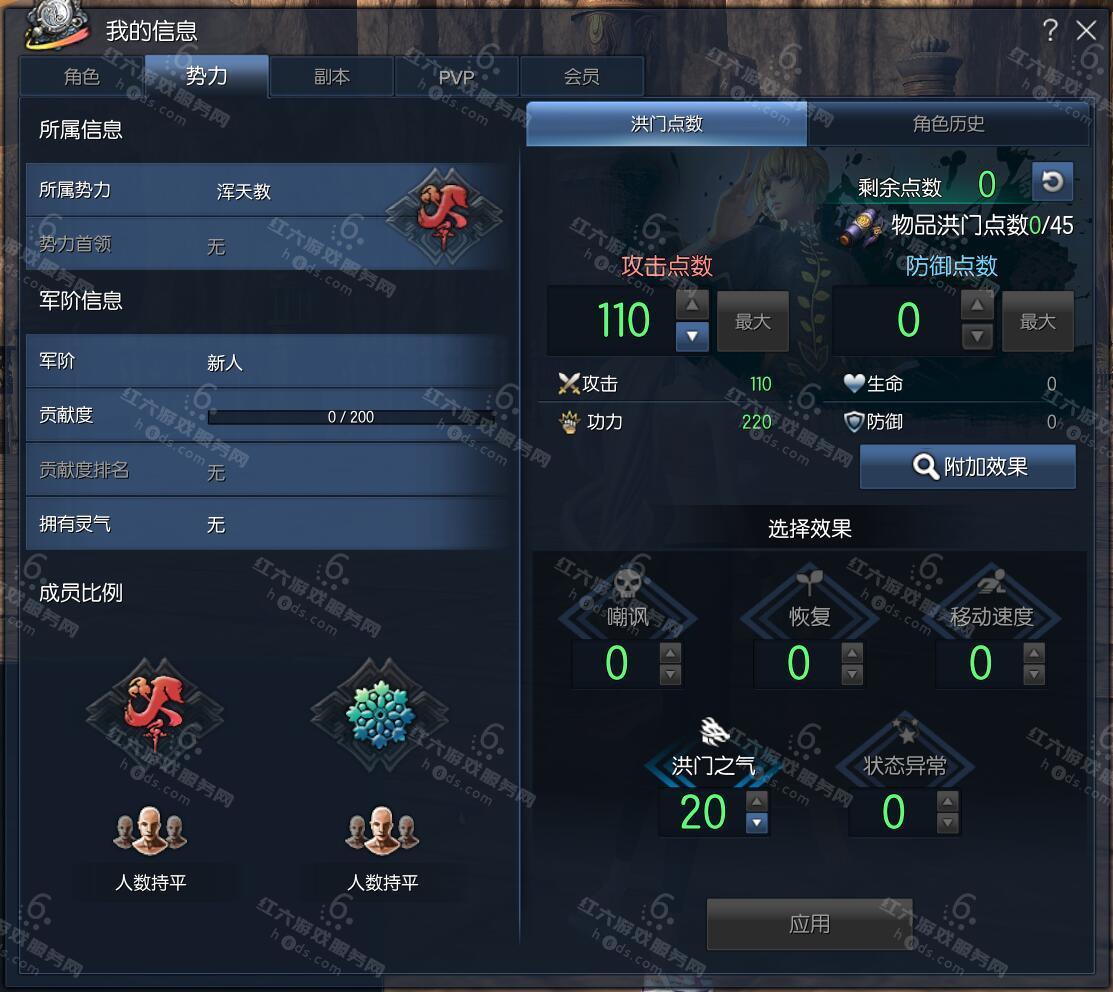Decrease 攻击点数 by one step
Screen dimensions: 1113x992
click(691, 336)
